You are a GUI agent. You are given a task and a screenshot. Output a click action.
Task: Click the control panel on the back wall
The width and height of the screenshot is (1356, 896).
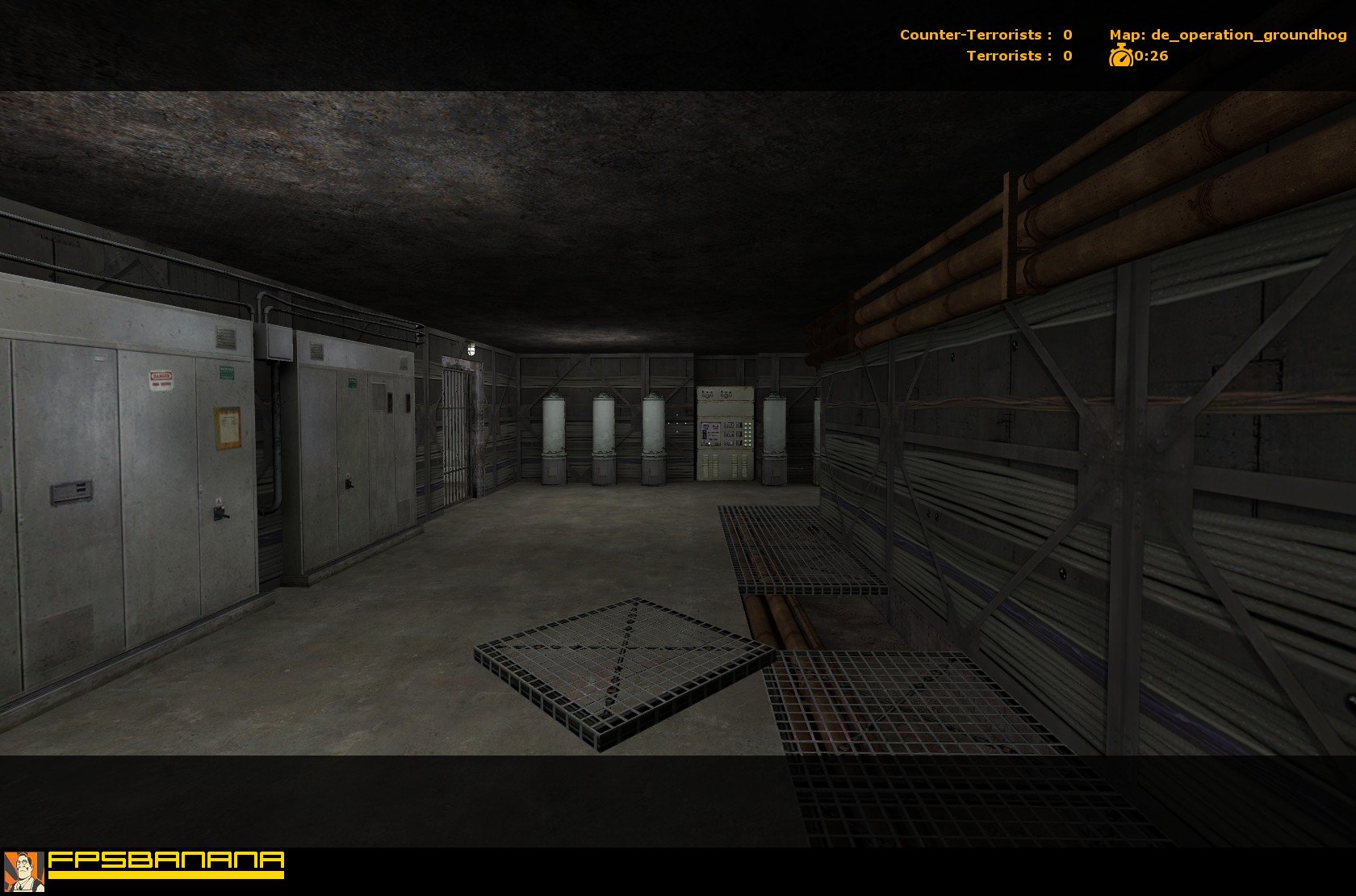pos(723,433)
